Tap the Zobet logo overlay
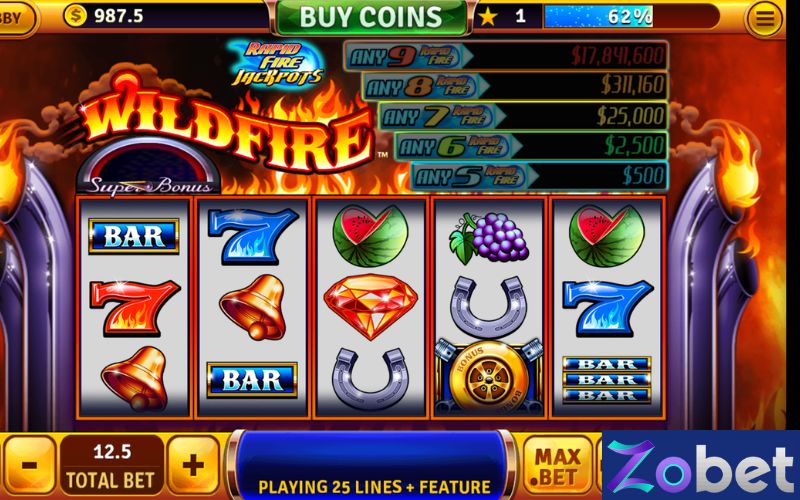Screen dimensions: 800x500 click(x=701, y=466)
